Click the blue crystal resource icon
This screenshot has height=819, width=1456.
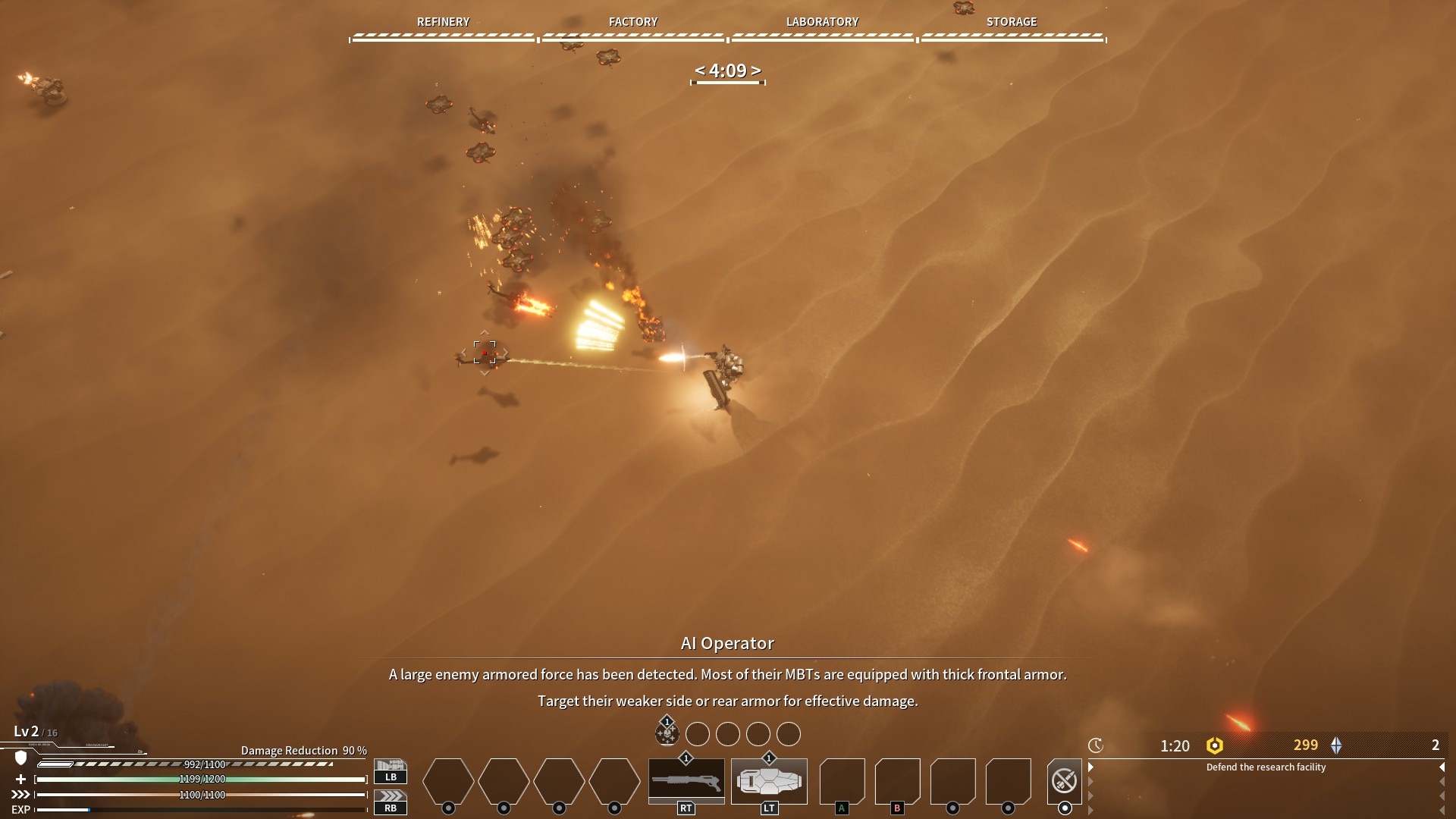click(x=1336, y=745)
